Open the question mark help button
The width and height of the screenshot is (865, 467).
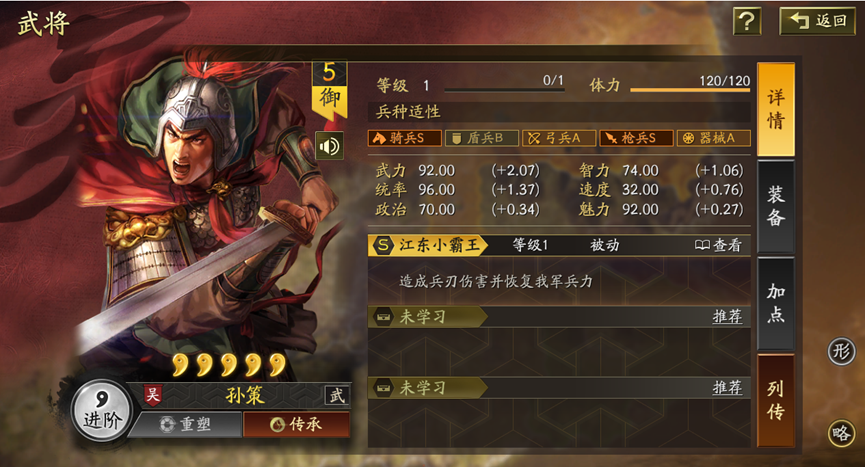[x=748, y=21]
